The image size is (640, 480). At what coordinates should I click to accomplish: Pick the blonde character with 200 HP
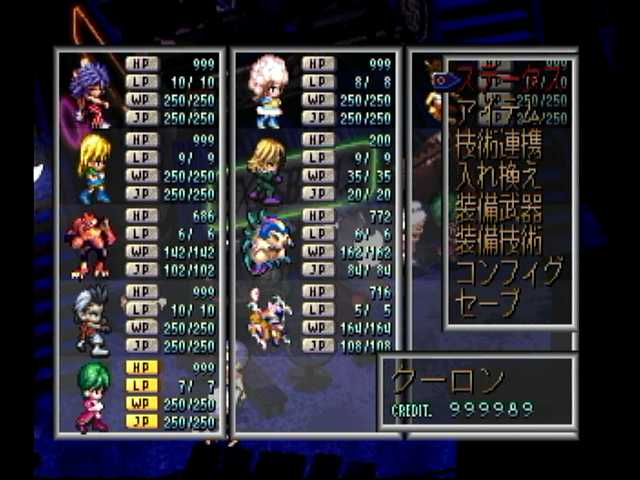tap(267, 169)
